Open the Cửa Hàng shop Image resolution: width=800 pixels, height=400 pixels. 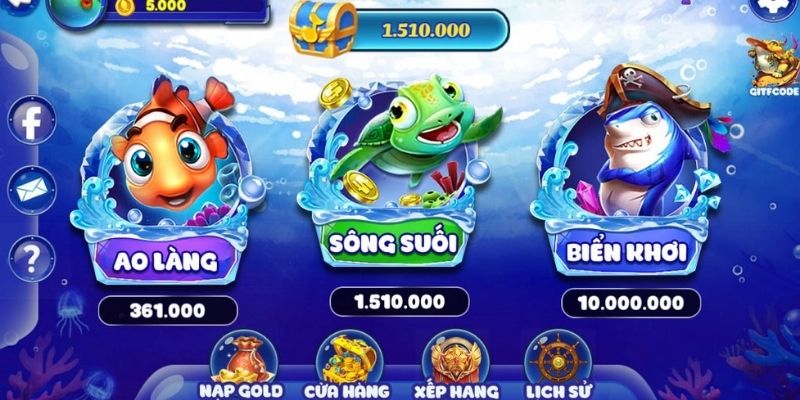tap(345, 365)
